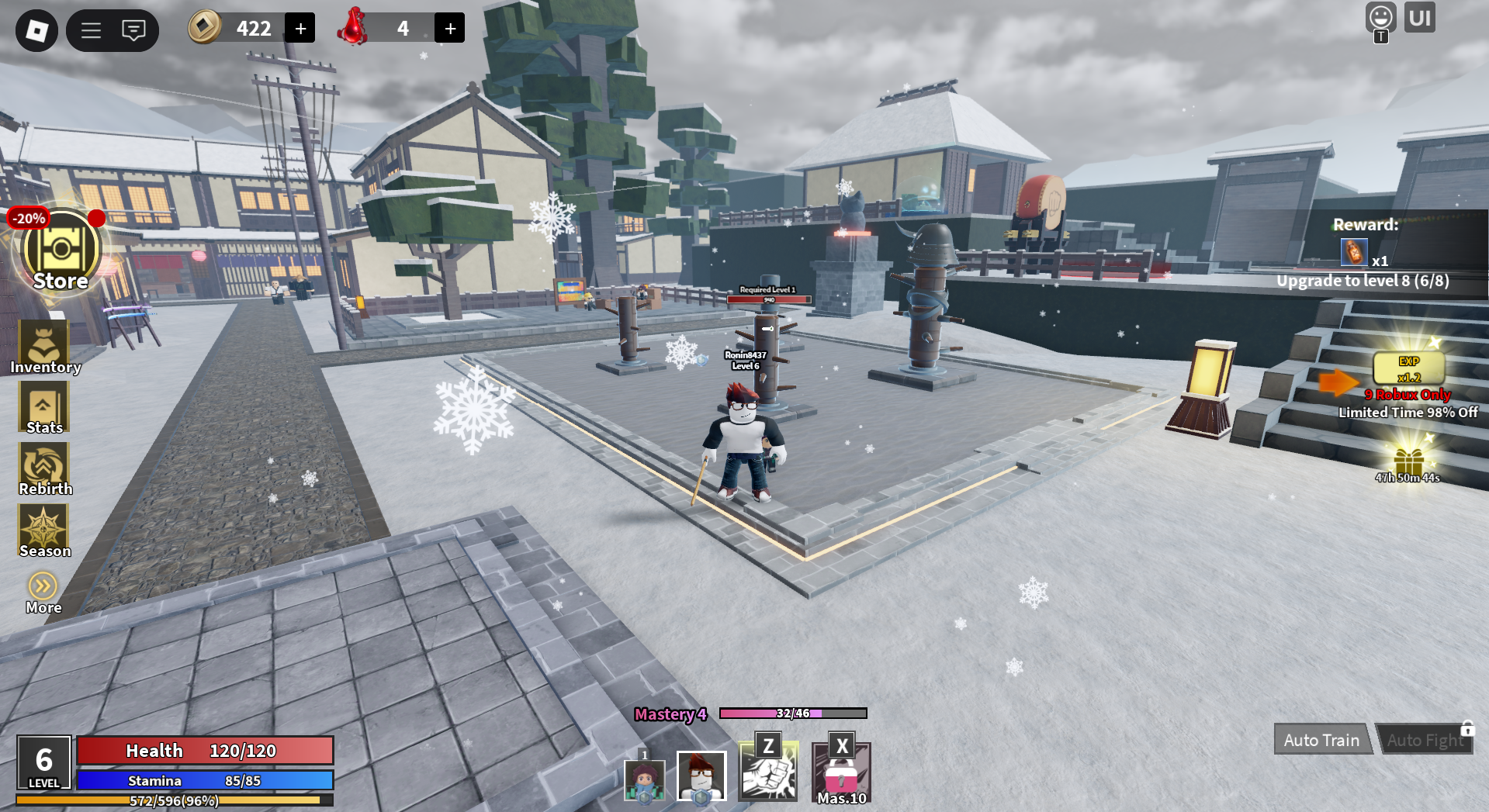The height and width of the screenshot is (812, 1489).
Task: Expand the More sidebar options
Action: (43, 585)
